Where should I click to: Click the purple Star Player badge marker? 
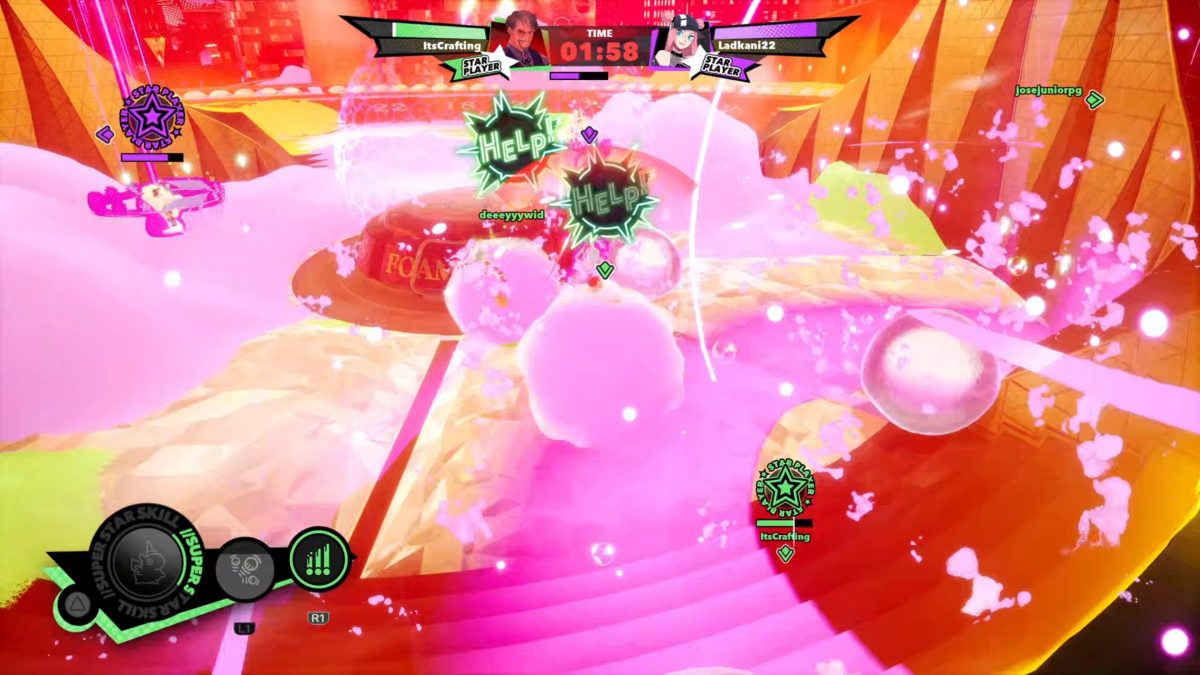(151, 118)
